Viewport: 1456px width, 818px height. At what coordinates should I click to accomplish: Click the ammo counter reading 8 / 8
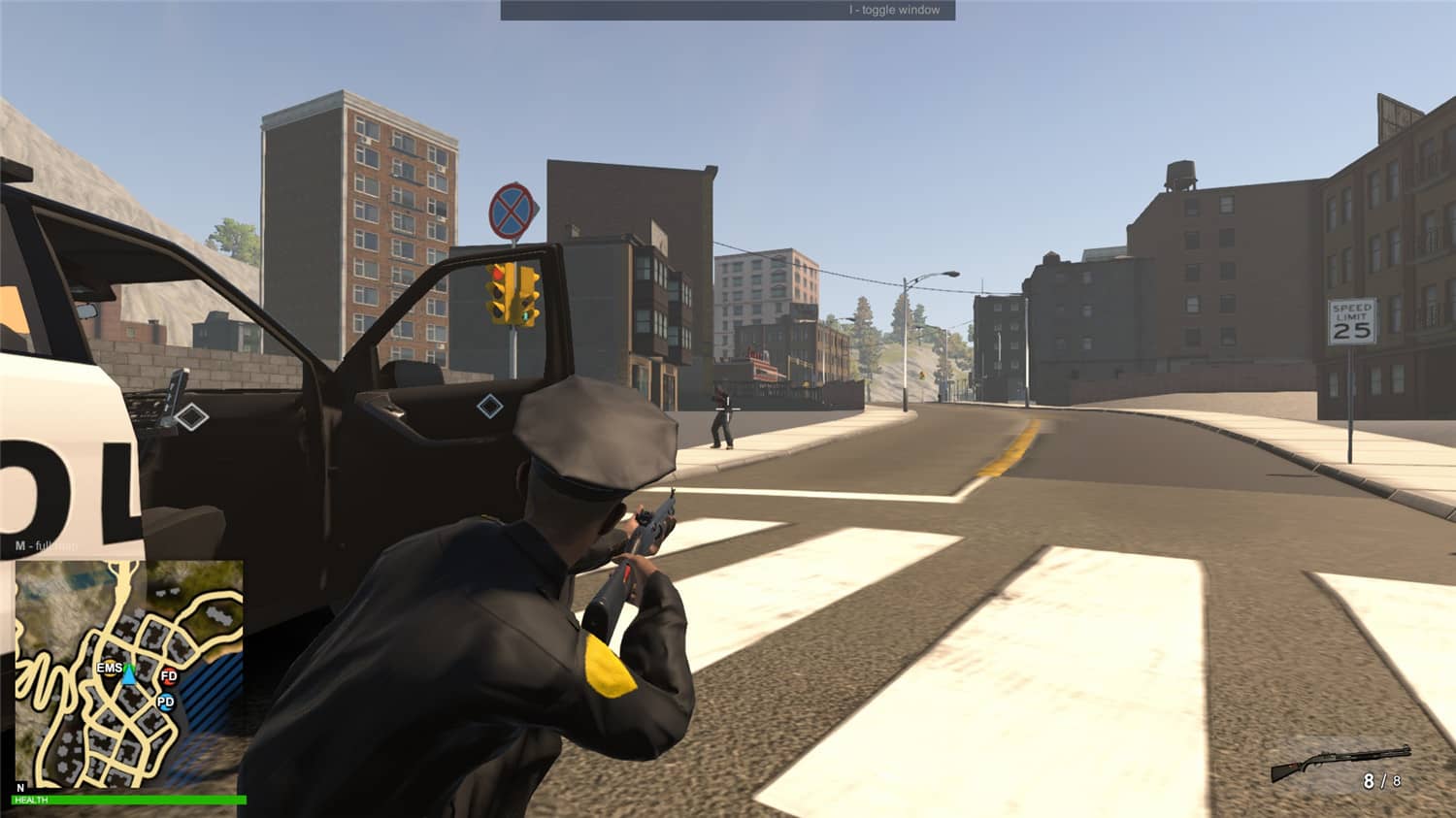point(1382,778)
